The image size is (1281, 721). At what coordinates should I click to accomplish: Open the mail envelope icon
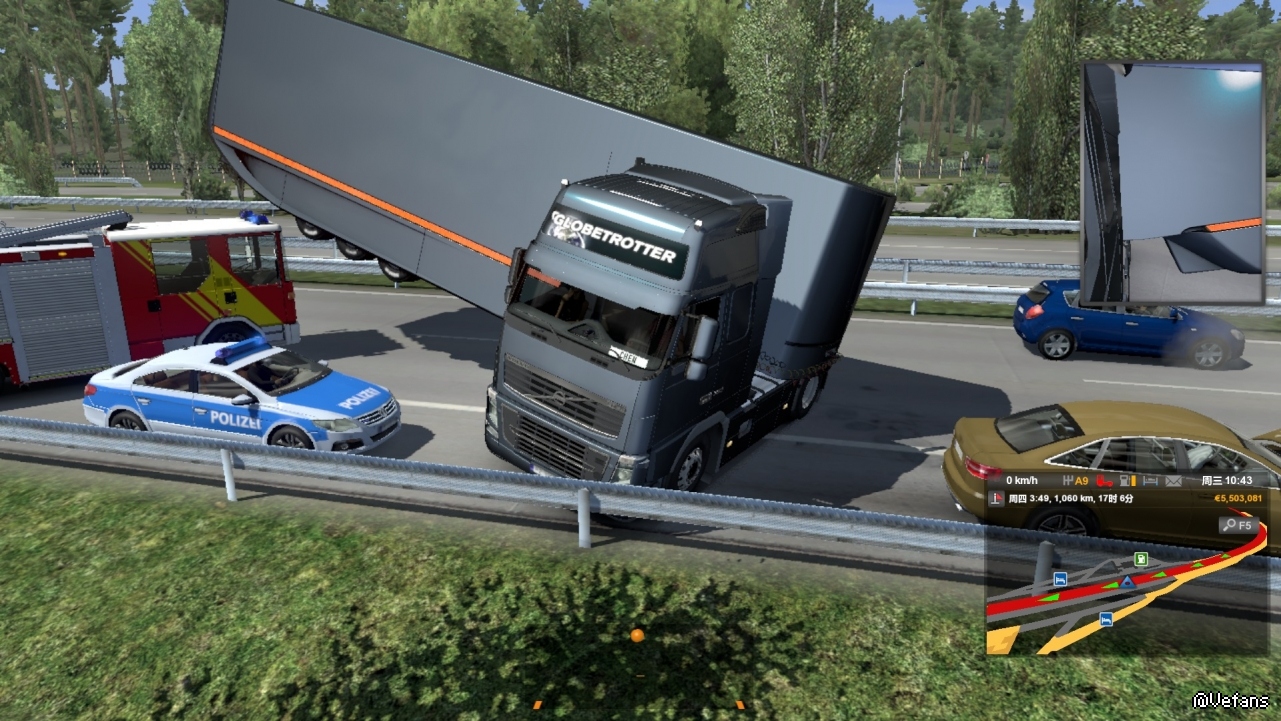tap(1172, 481)
